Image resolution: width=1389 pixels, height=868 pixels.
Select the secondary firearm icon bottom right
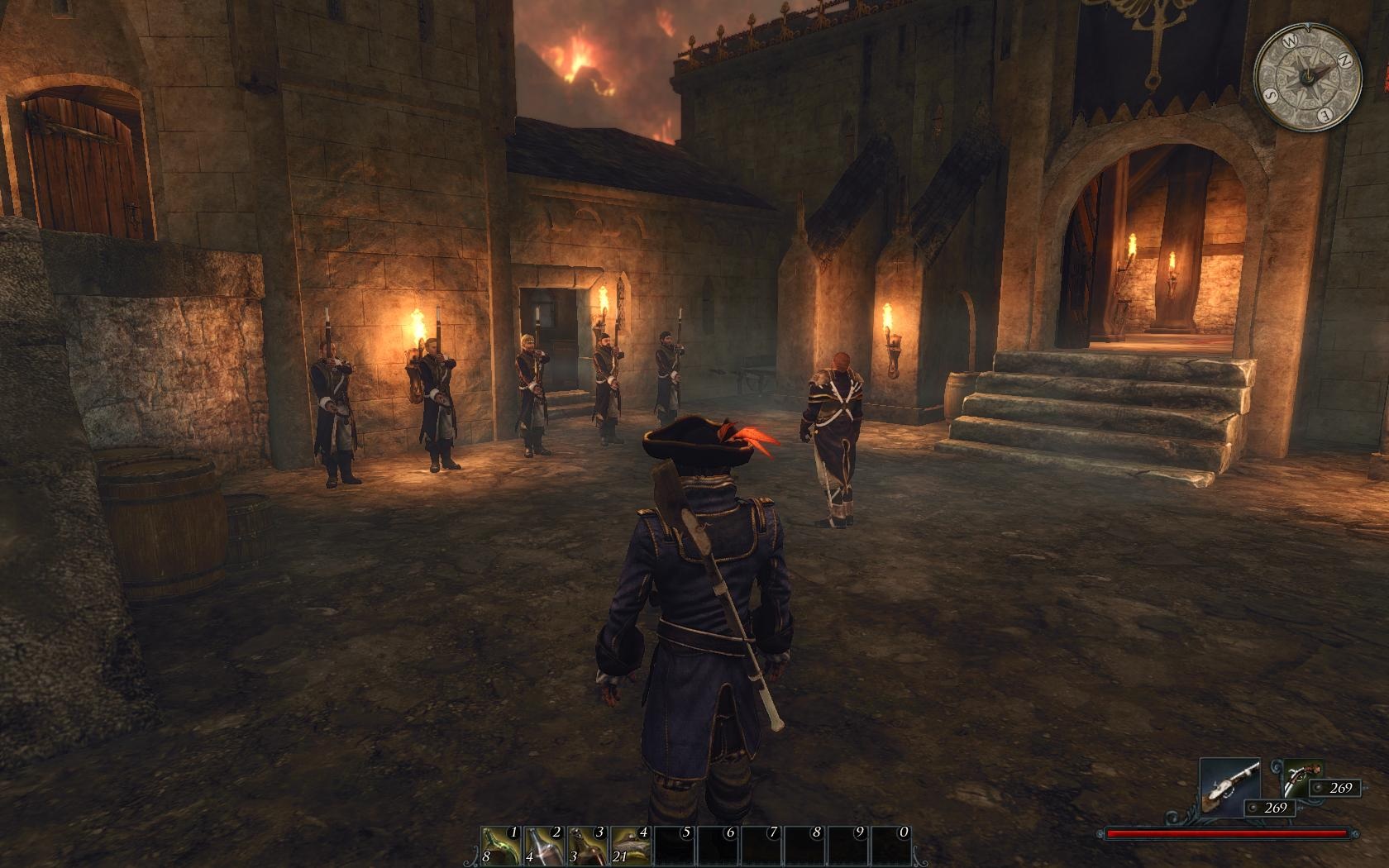click(1303, 779)
